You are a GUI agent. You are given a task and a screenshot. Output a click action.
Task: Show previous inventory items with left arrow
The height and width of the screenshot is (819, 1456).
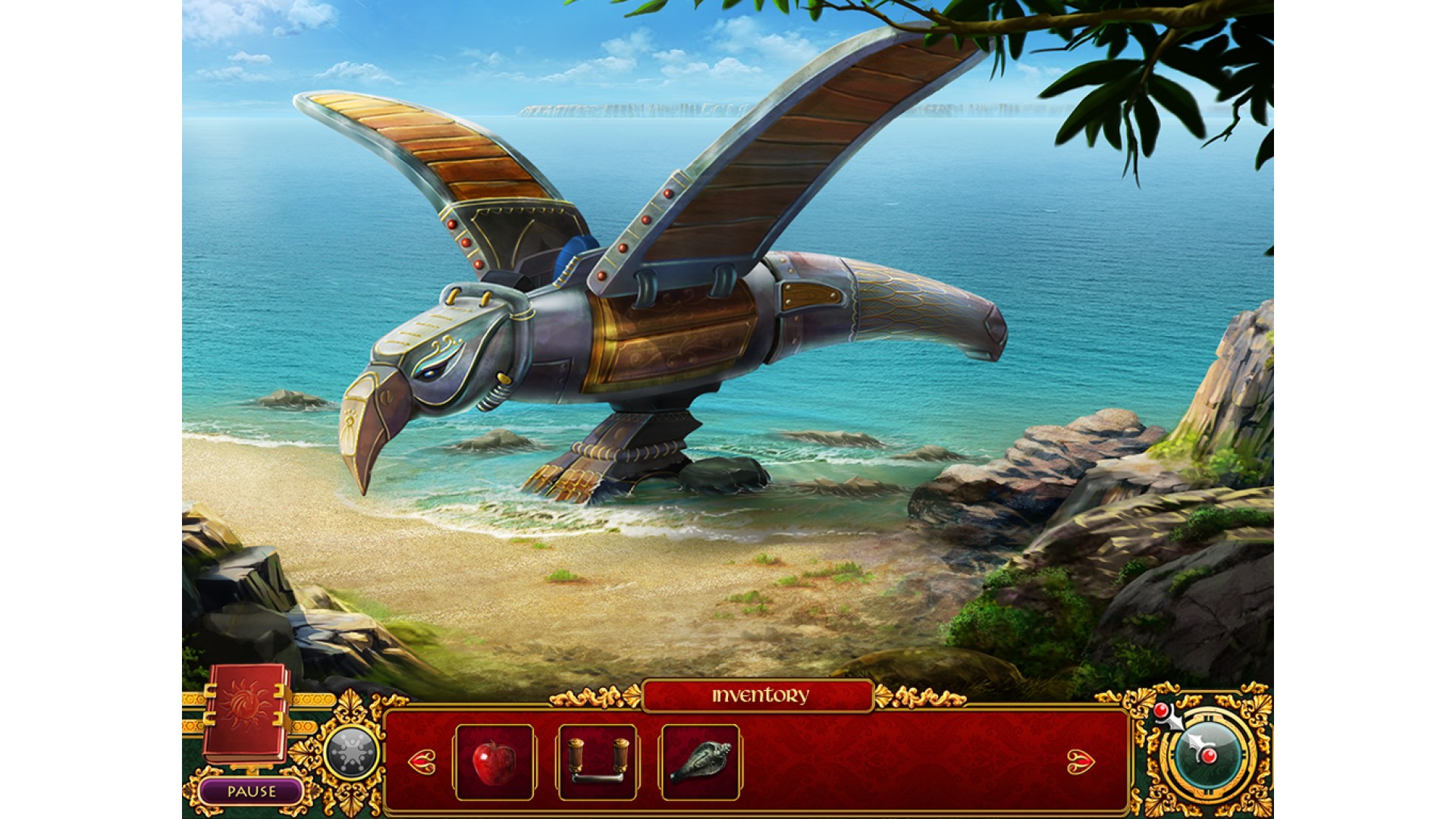(x=422, y=761)
